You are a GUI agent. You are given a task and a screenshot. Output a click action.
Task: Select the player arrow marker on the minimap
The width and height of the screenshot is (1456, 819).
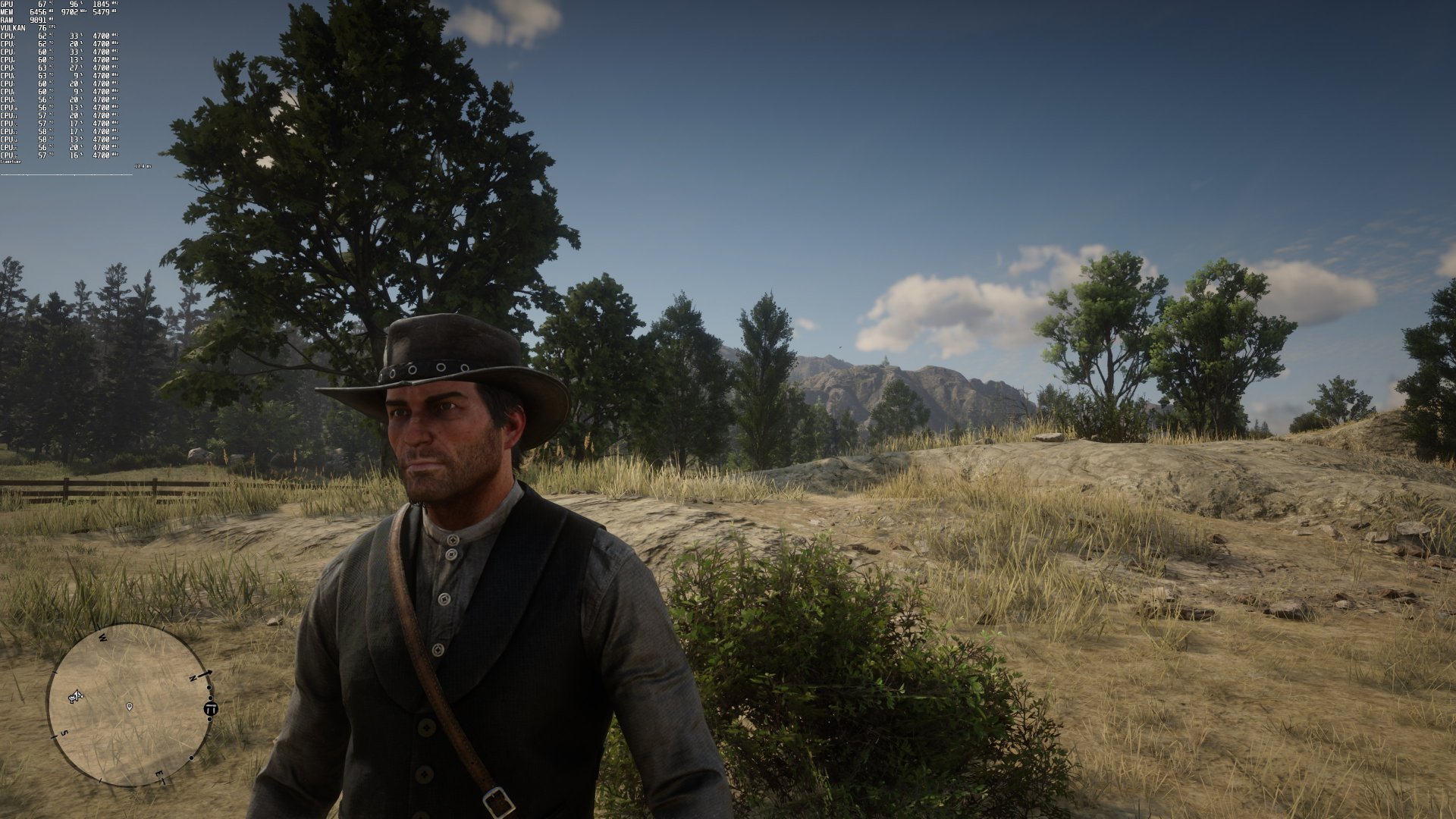(76, 696)
